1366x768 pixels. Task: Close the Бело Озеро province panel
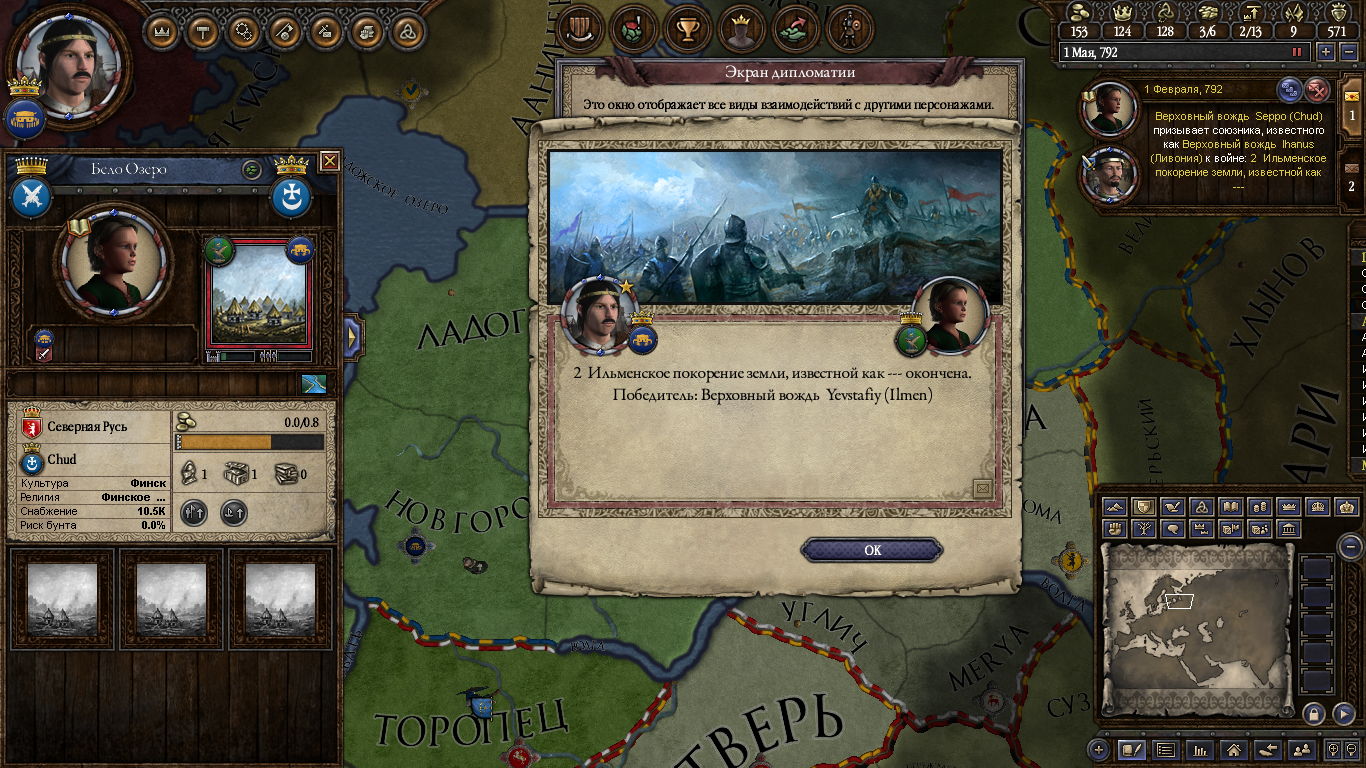click(x=329, y=161)
